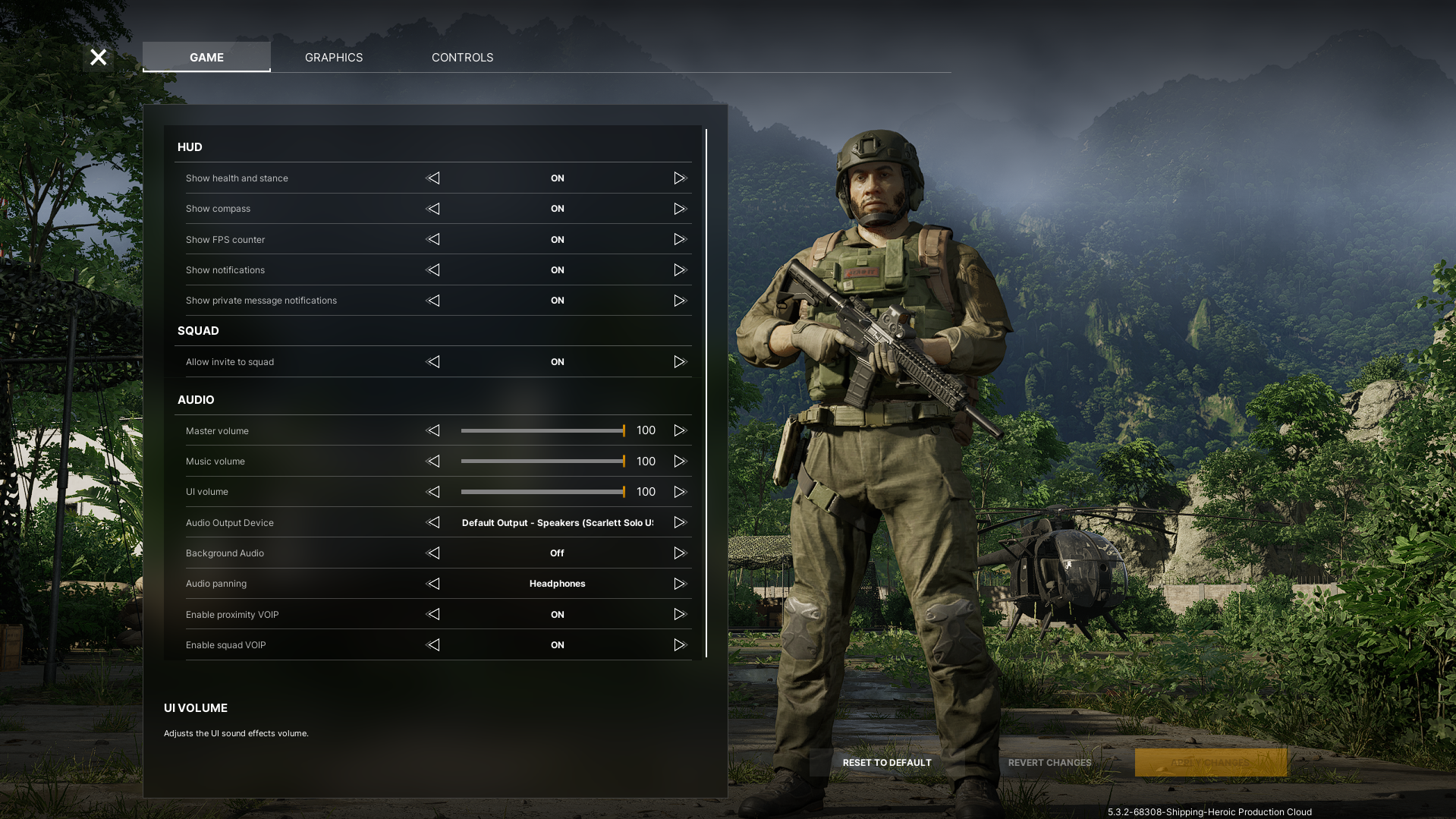Viewport: 1456px width, 819px height.
Task: Click the Revert Changes button
Action: click(1049, 763)
